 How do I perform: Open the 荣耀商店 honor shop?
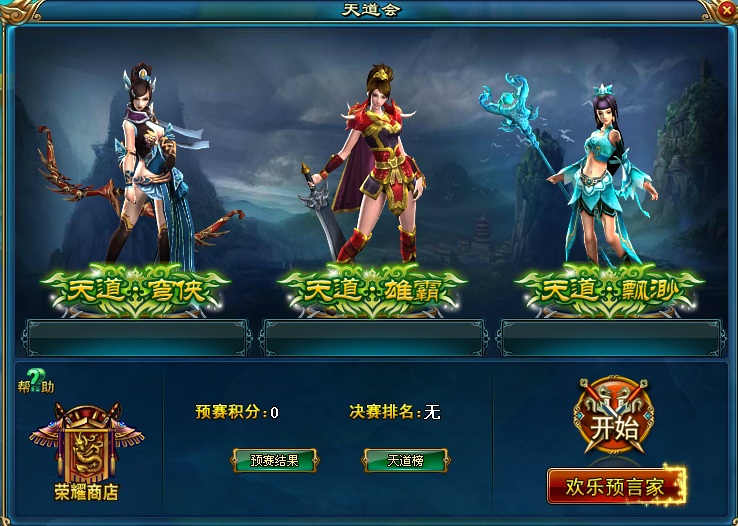pyautogui.click(x=86, y=452)
